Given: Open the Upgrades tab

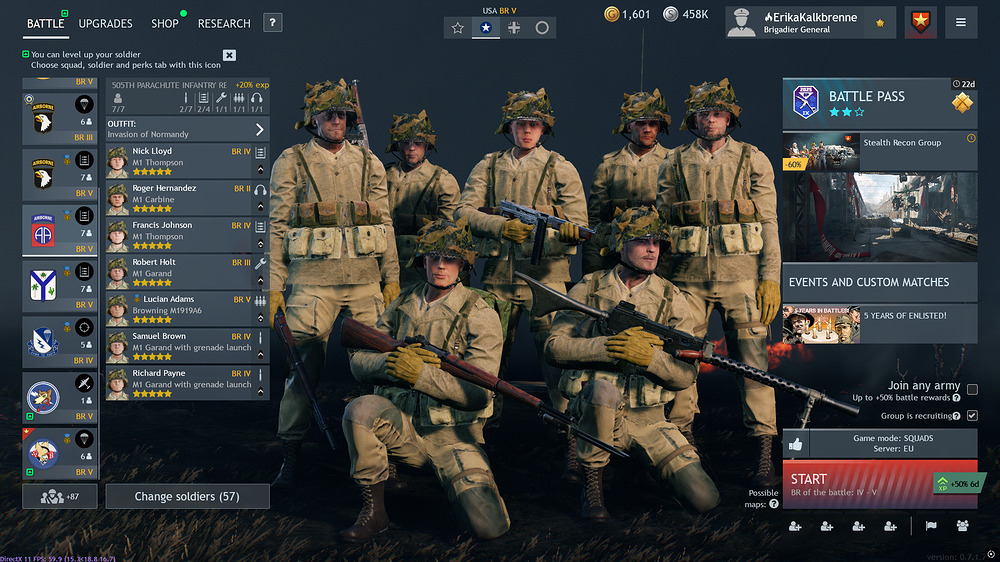Looking at the screenshot, I should tap(105, 23).
